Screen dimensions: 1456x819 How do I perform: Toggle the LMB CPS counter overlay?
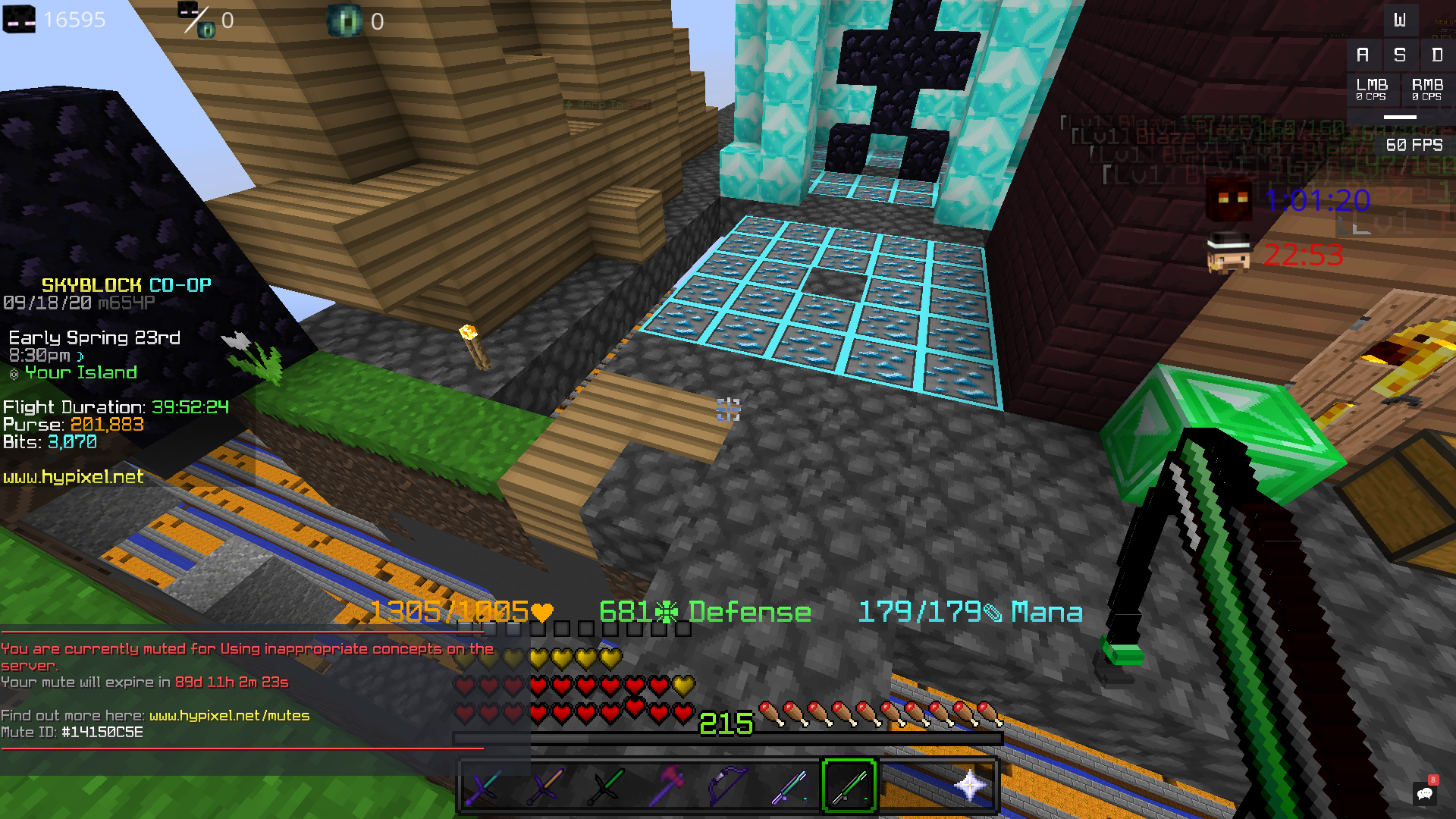point(1374,89)
